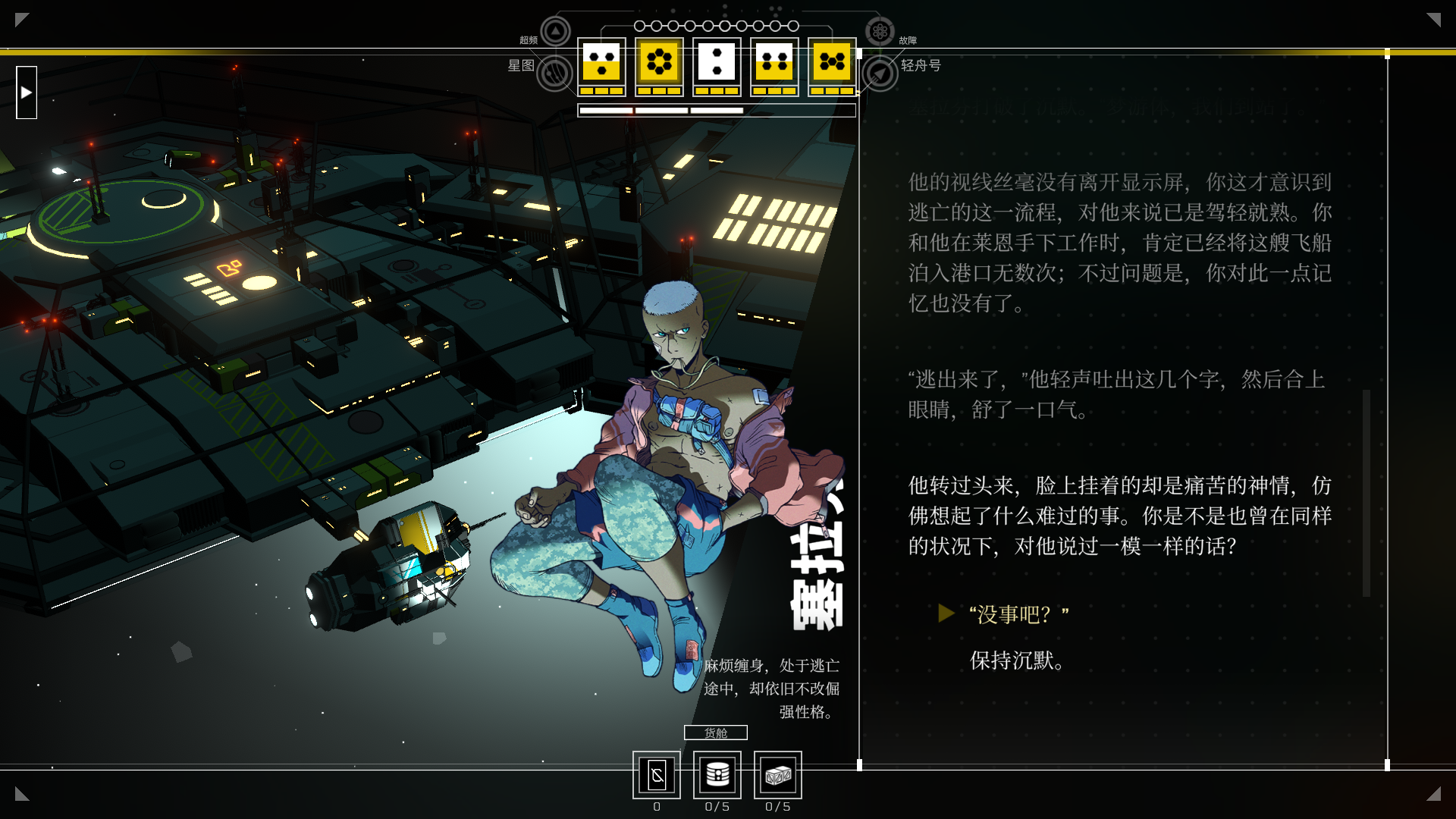Activate the 超频 overclock icon

(x=555, y=32)
